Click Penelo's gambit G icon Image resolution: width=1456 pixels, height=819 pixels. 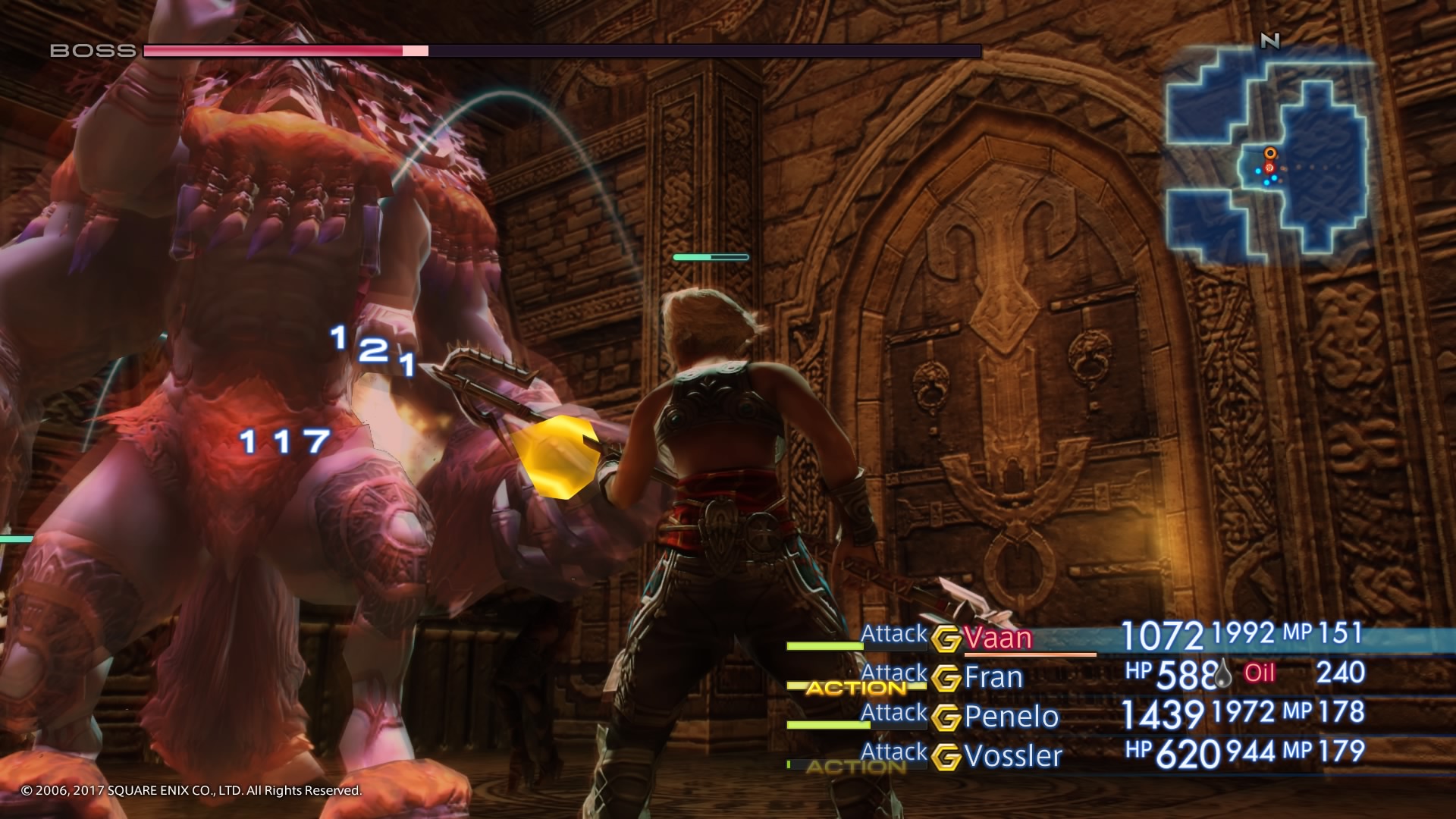tap(946, 717)
